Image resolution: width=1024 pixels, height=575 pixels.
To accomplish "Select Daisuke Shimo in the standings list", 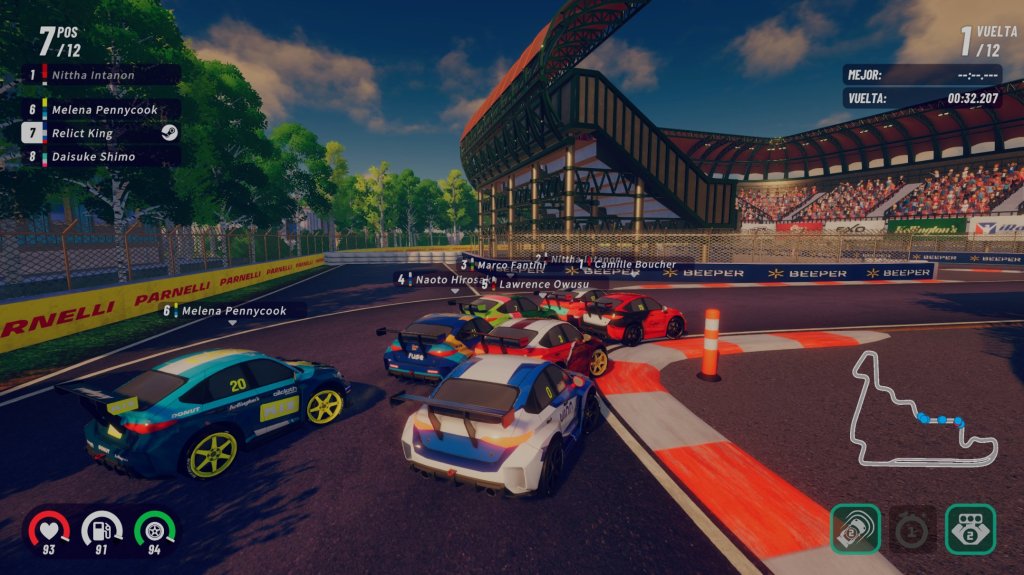I will pos(101,157).
